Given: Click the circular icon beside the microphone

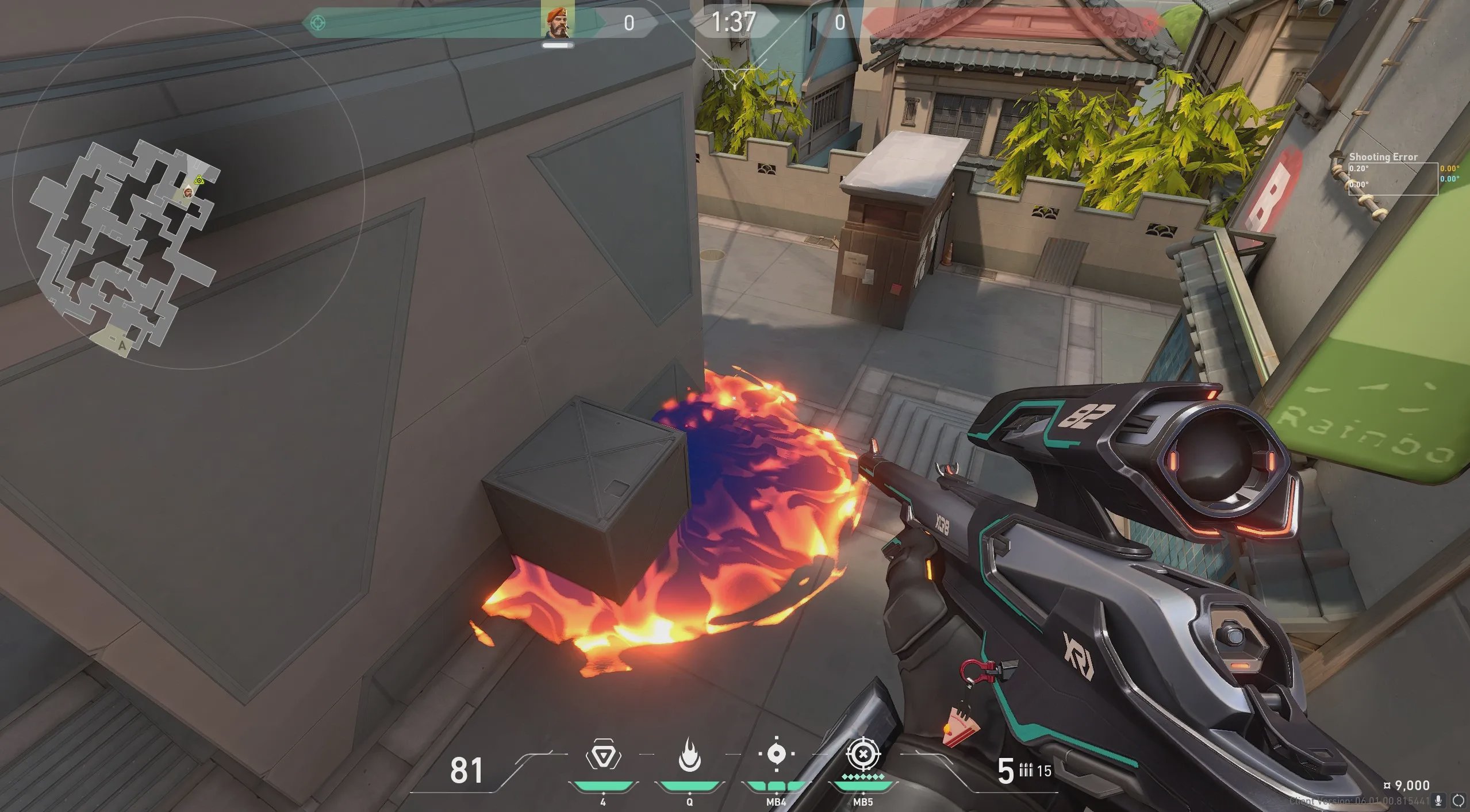Looking at the screenshot, I should [x=1459, y=800].
